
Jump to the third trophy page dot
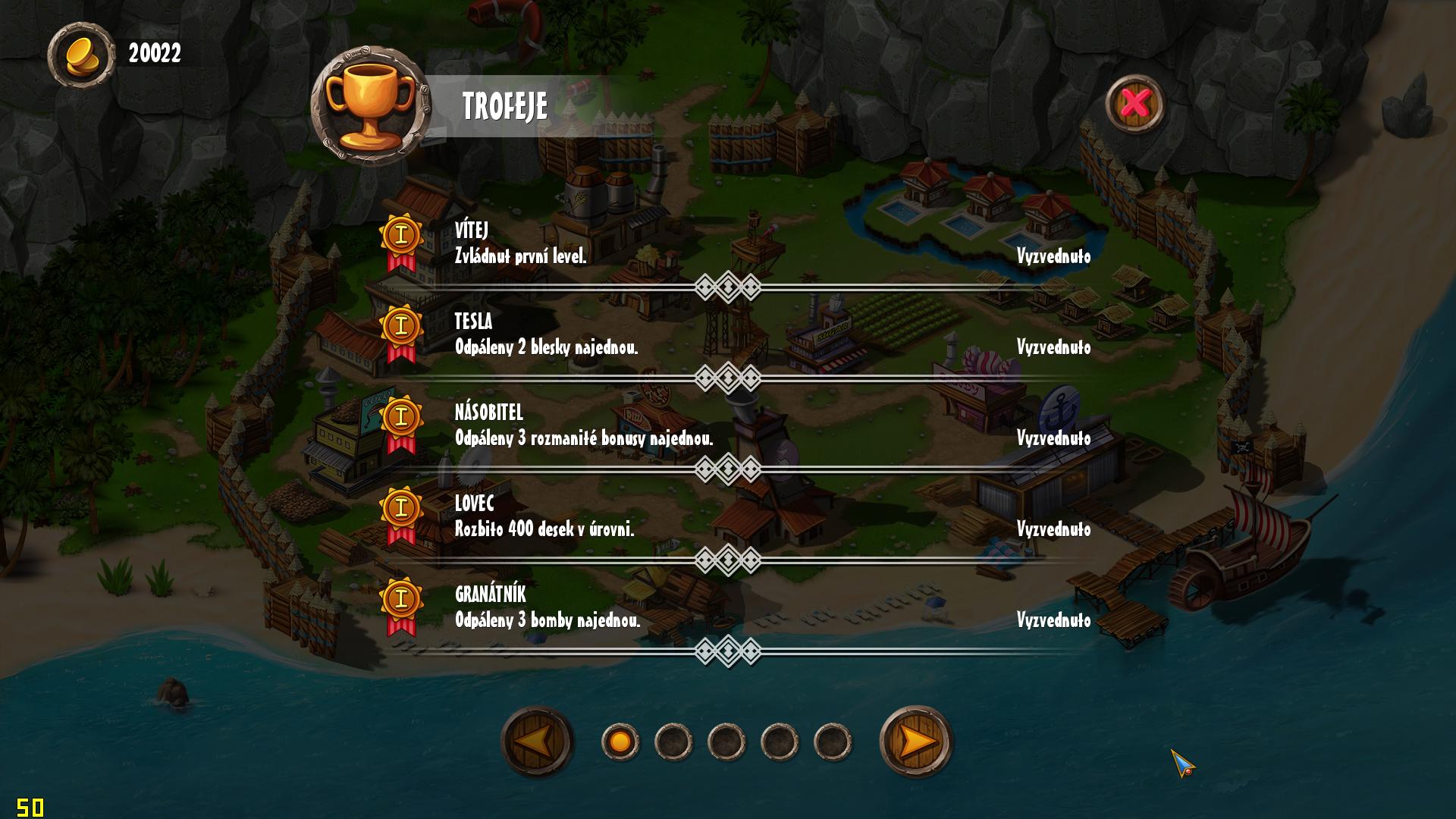tap(726, 742)
